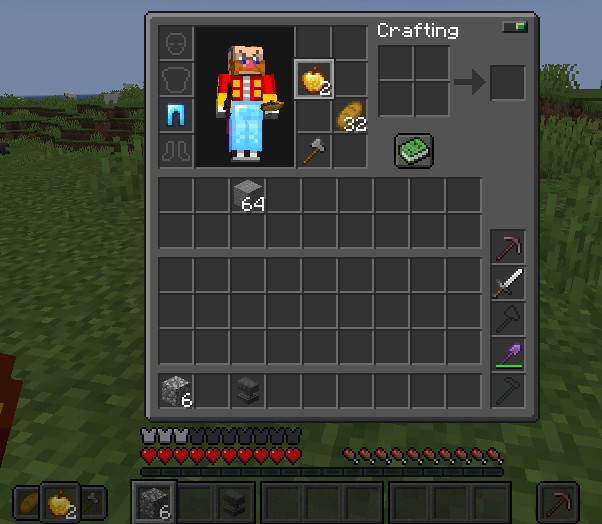Click the crafting output slot

point(507,82)
